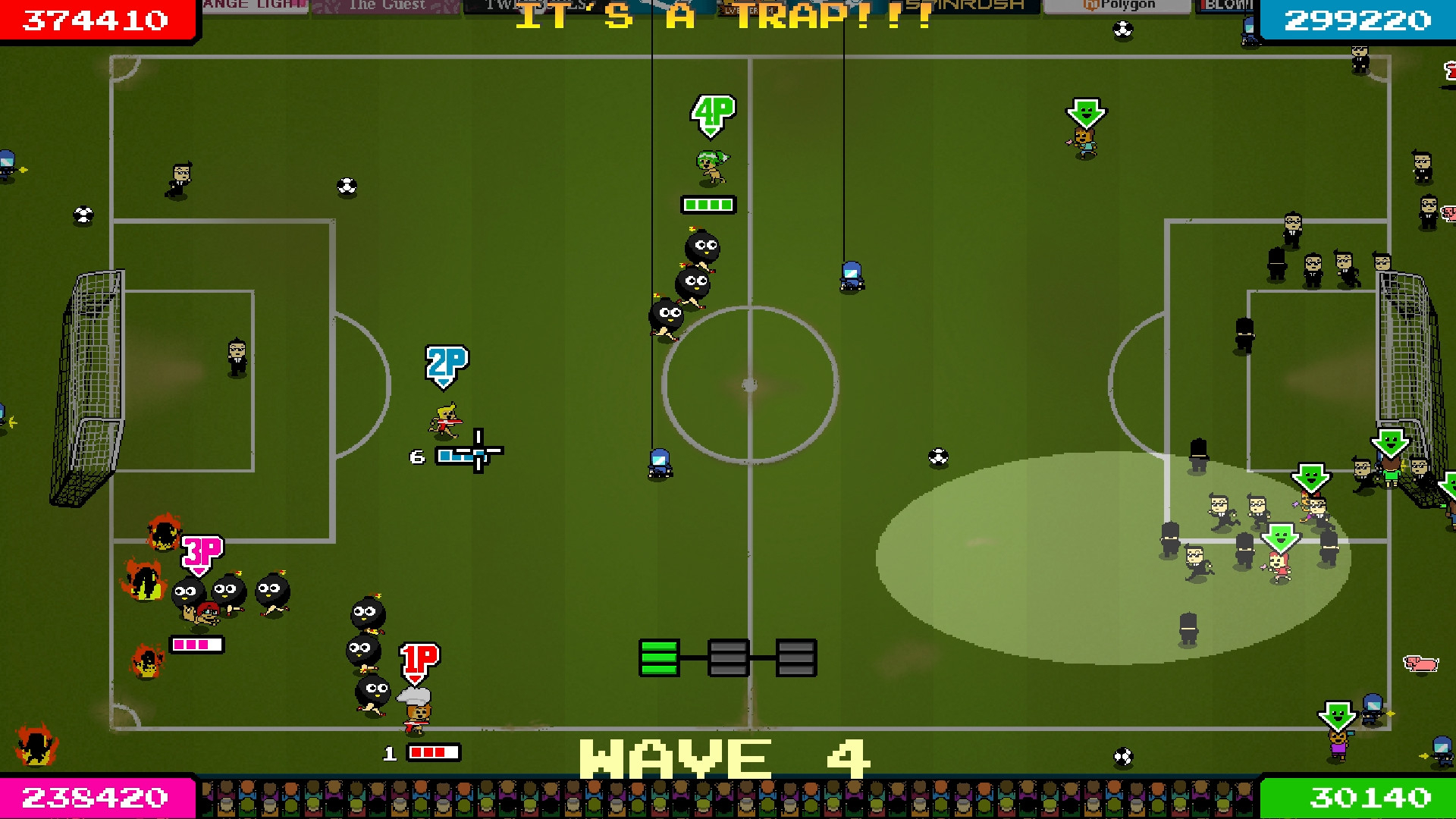Click player 4P's green health bar
This screenshot has height=819, width=1456.
coord(708,203)
